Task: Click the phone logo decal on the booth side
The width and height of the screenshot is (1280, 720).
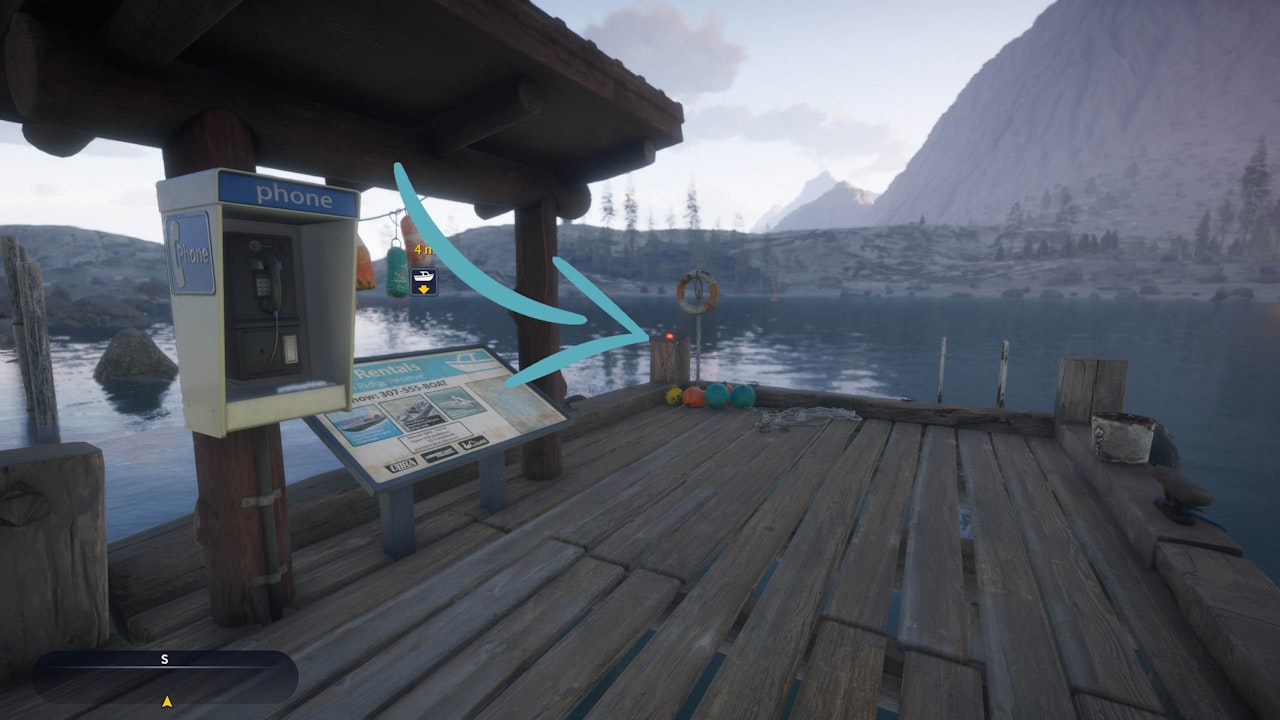Action: tap(189, 254)
